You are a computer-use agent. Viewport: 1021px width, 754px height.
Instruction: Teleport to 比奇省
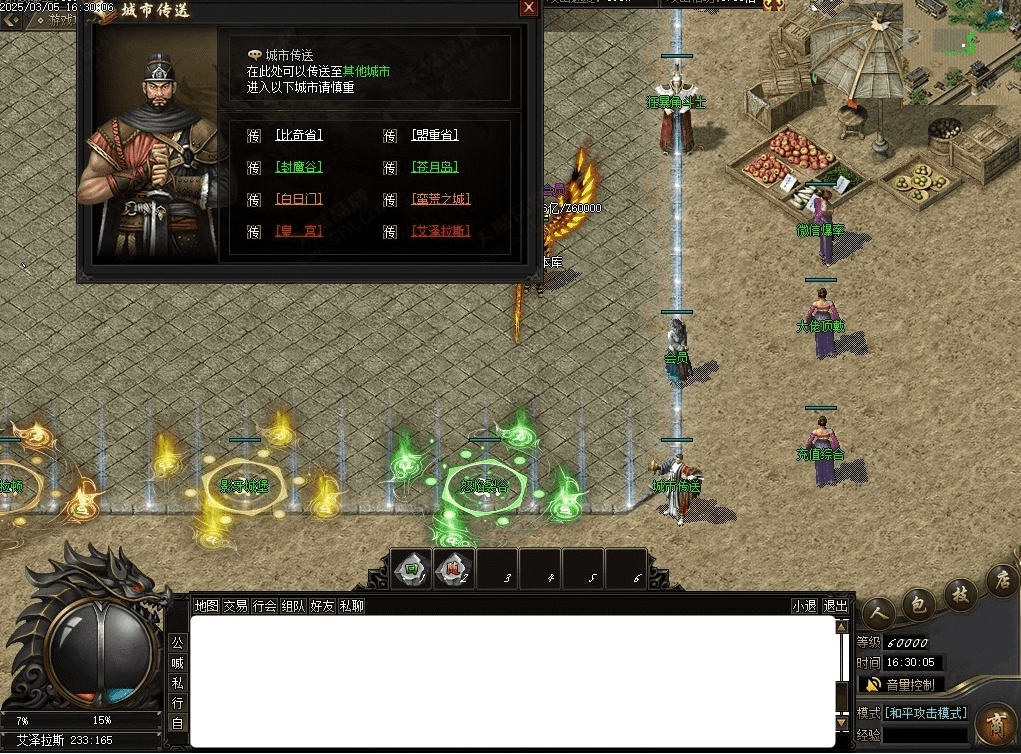coord(299,135)
